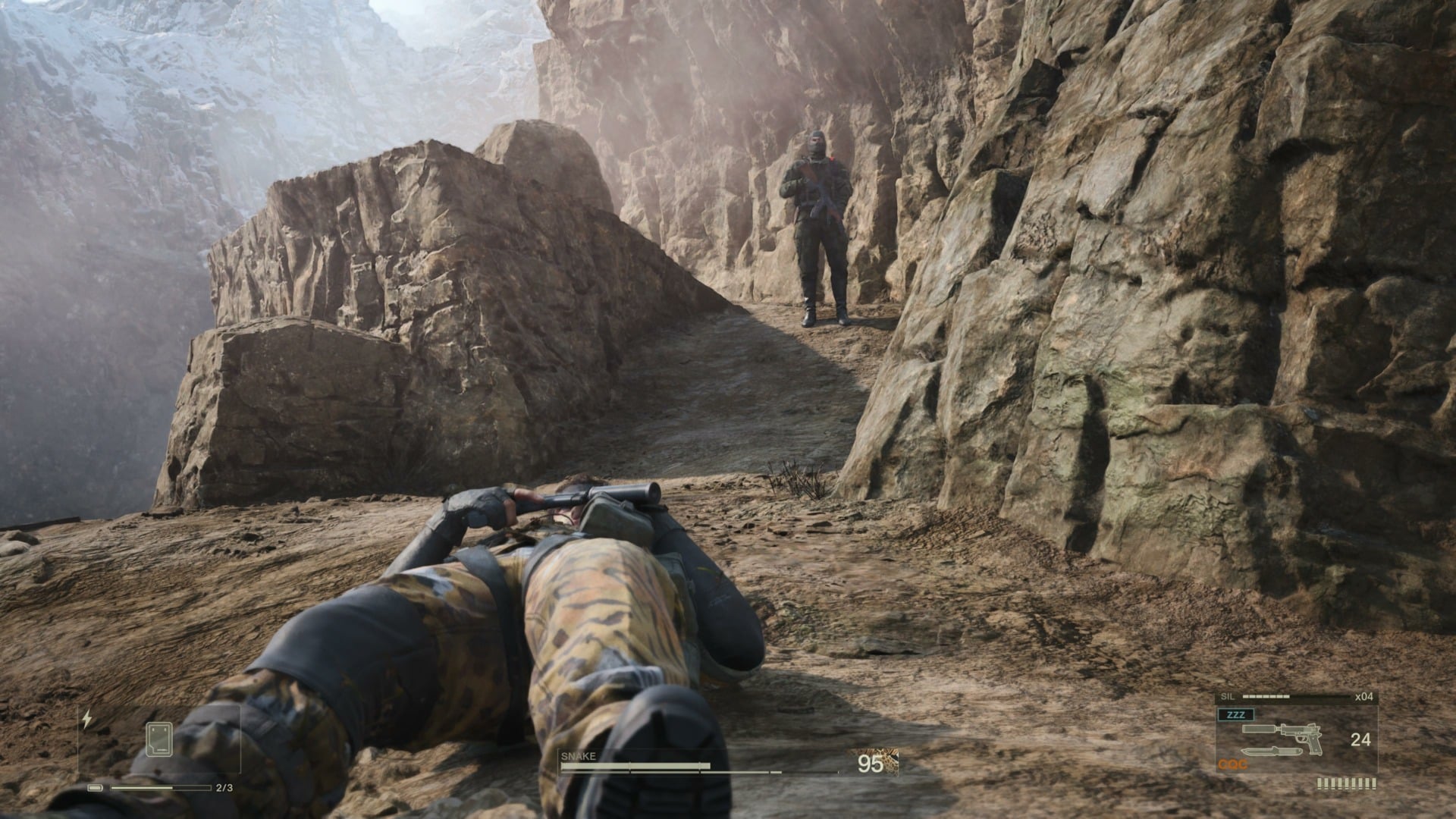This screenshot has height=819, width=1456.
Task: Click the ammo count 24
Action: point(1361,739)
